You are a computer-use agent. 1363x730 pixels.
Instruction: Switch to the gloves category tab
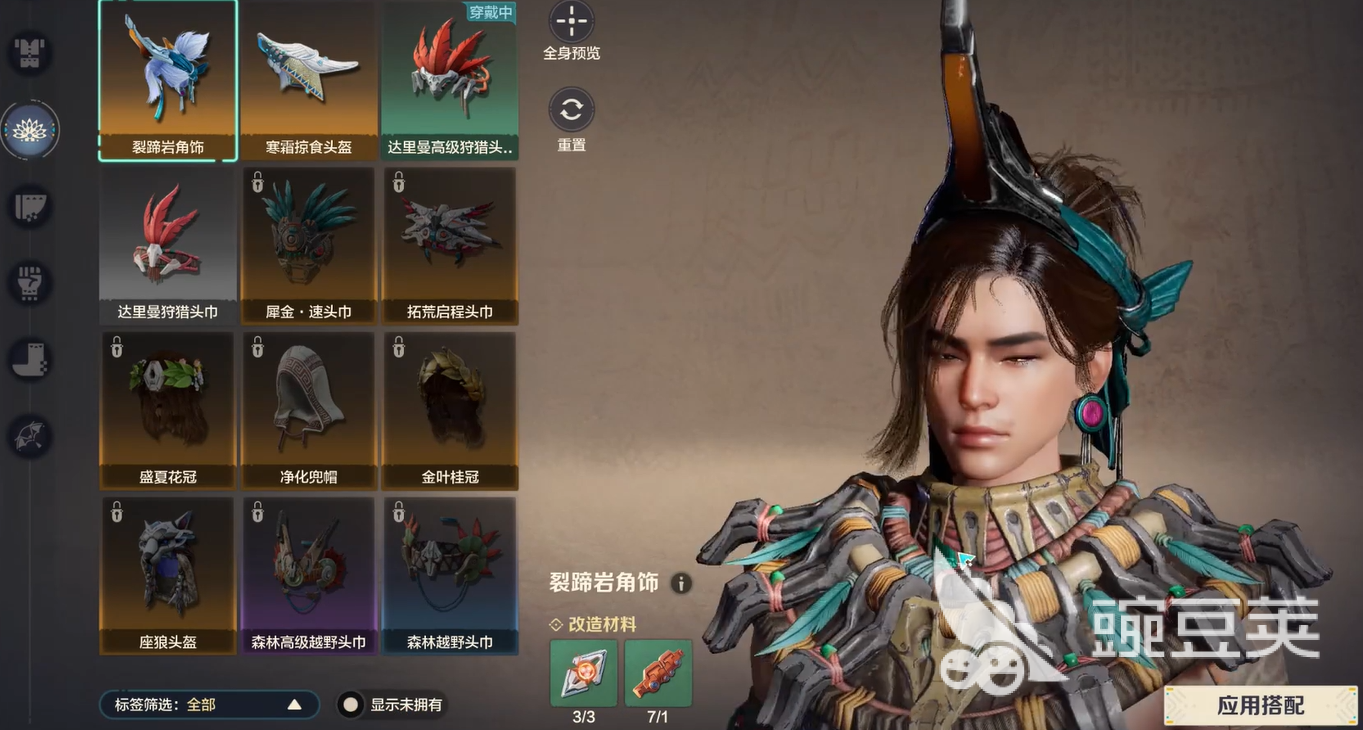point(30,283)
